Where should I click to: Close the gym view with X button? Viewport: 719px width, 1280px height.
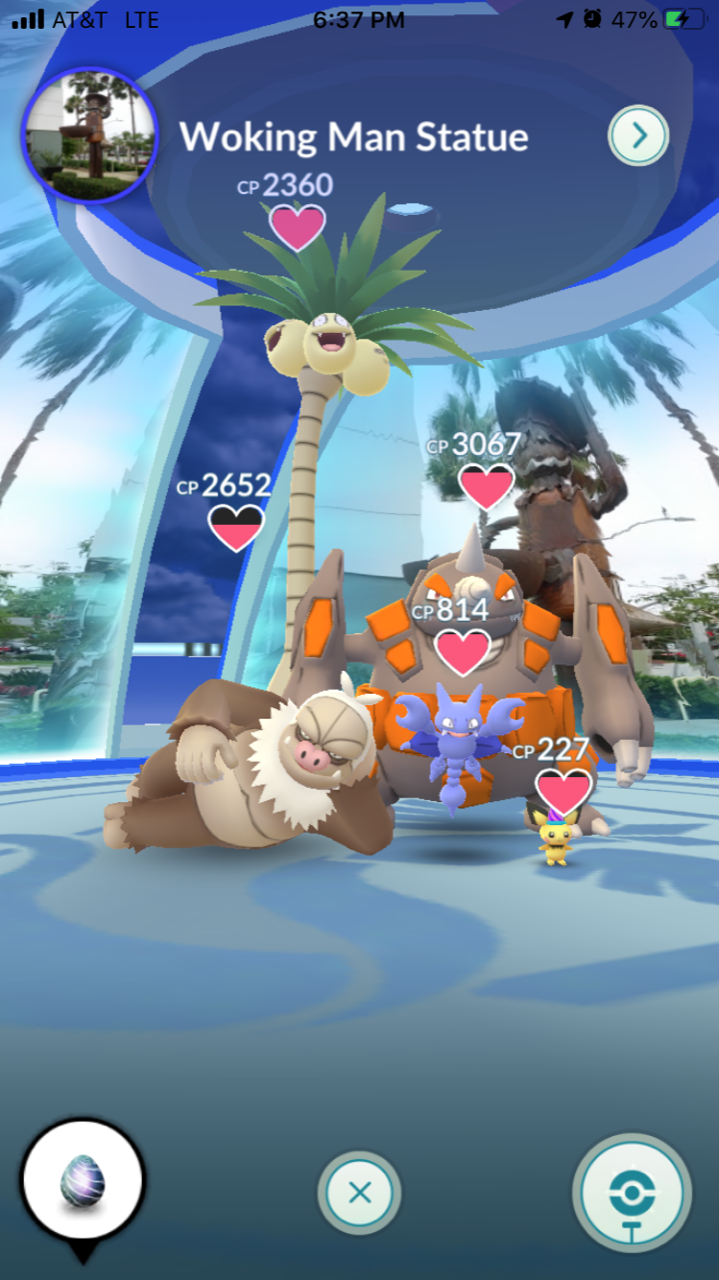pyautogui.click(x=359, y=1192)
